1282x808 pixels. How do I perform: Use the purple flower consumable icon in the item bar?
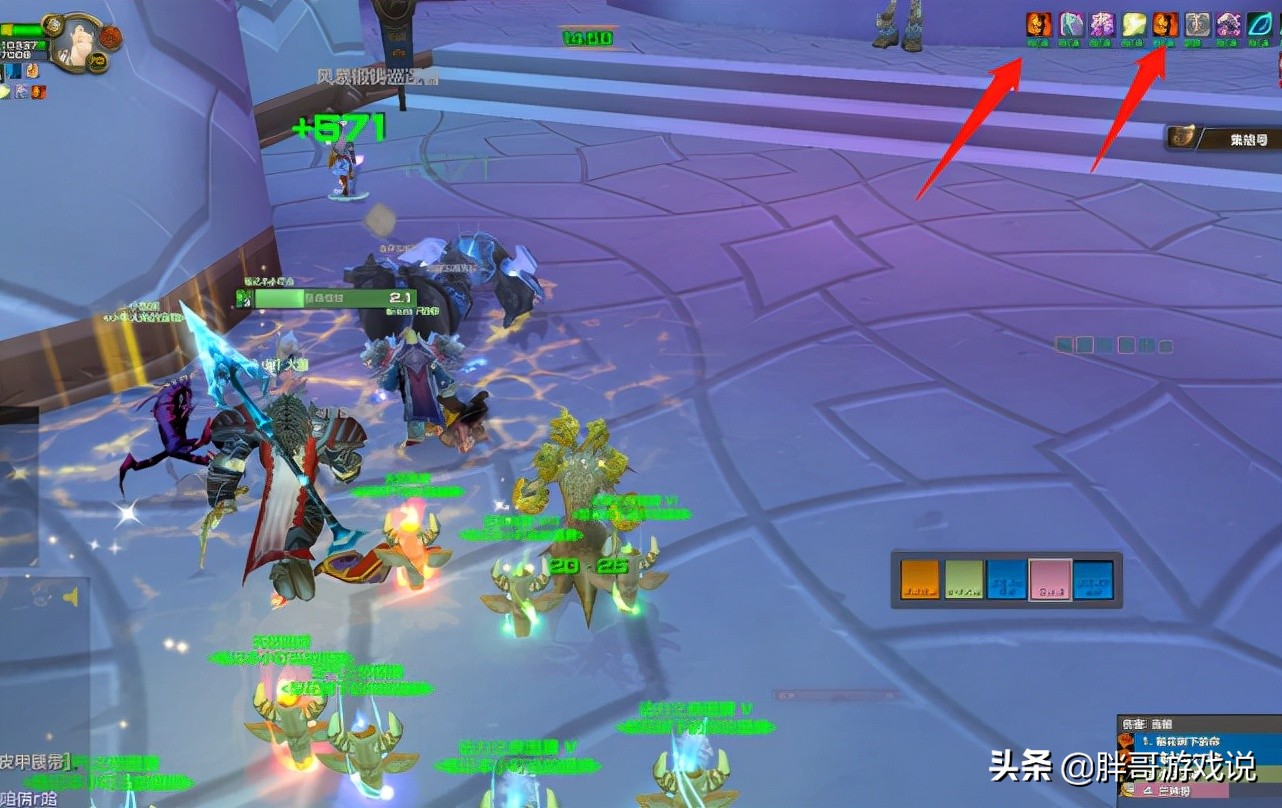[1102, 22]
